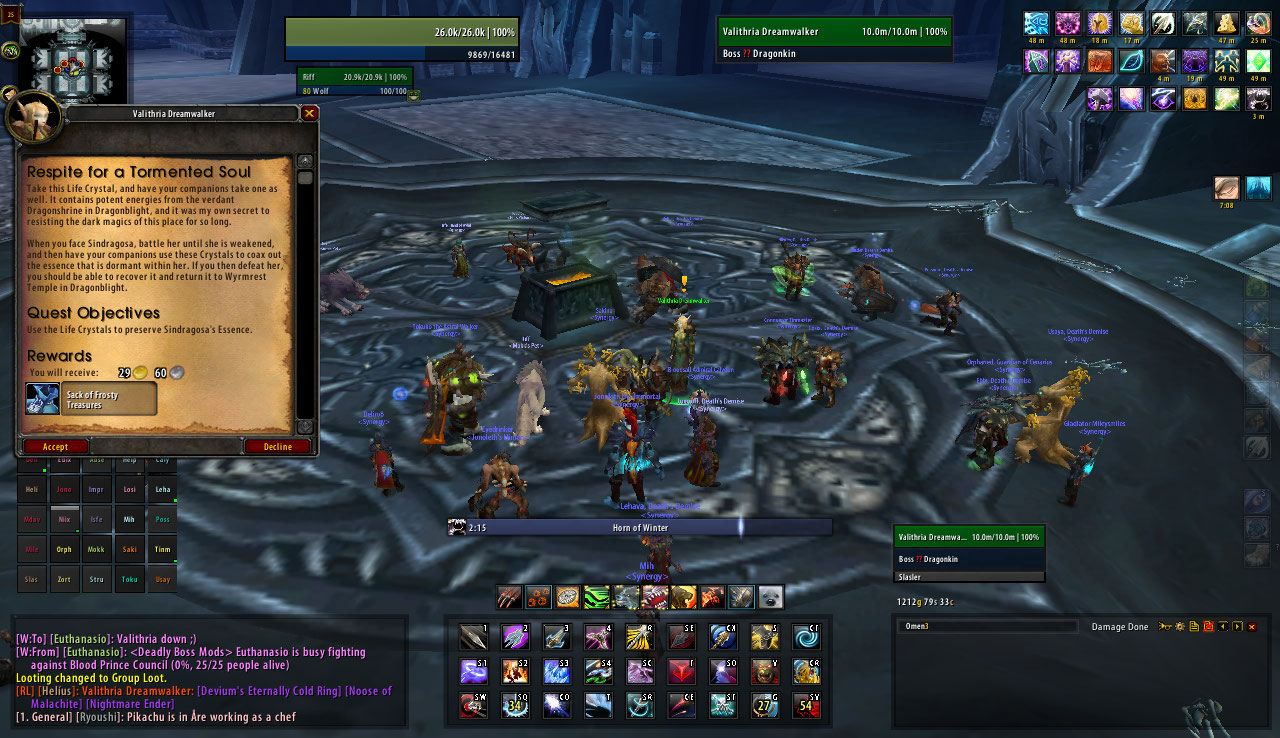
Task: Activate the pet Claw ability with red slash marks
Action: pyautogui.click(x=510, y=598)
